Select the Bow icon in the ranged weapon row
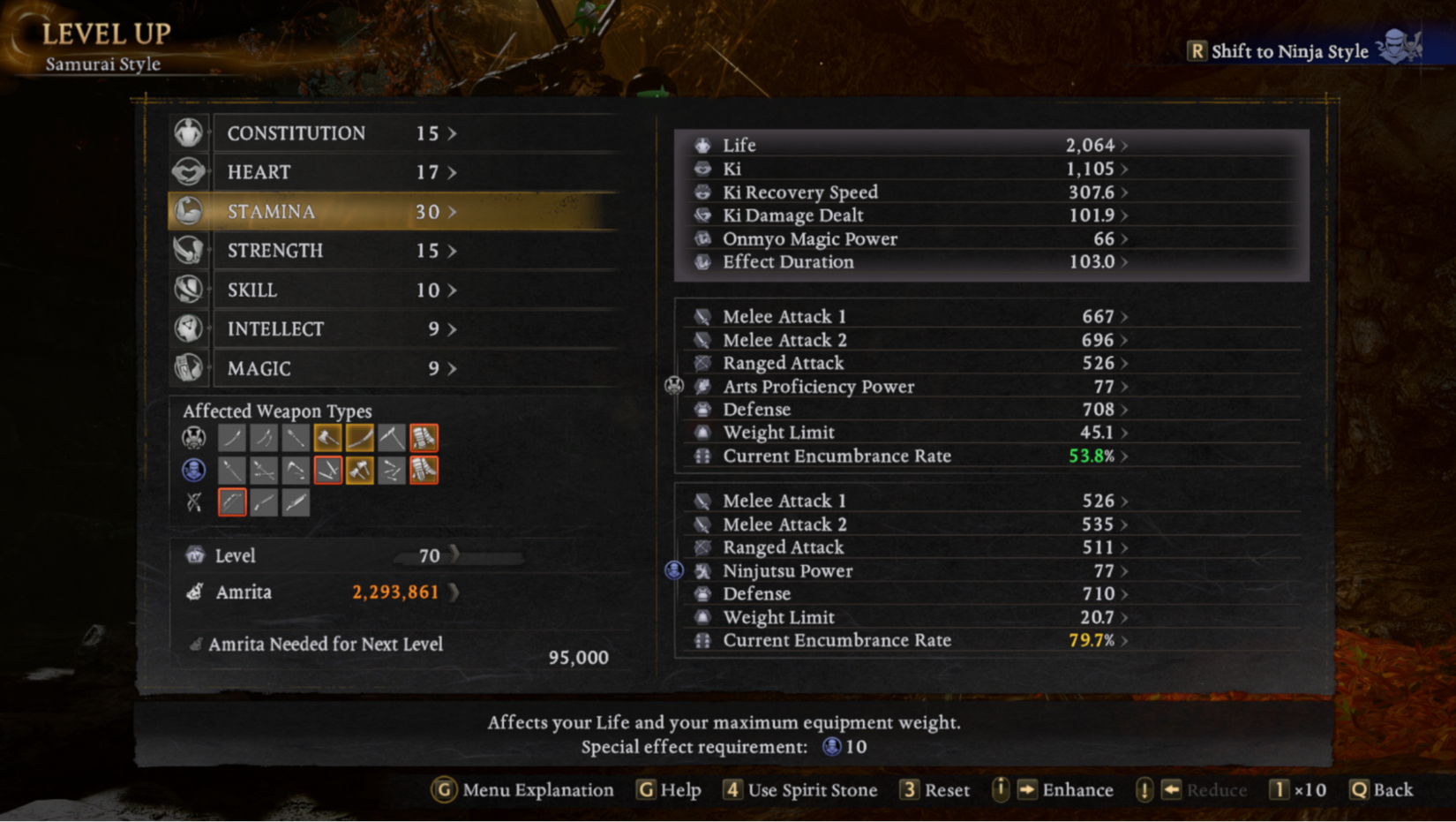Screen dimensions: 1456x822 [232, 501]
